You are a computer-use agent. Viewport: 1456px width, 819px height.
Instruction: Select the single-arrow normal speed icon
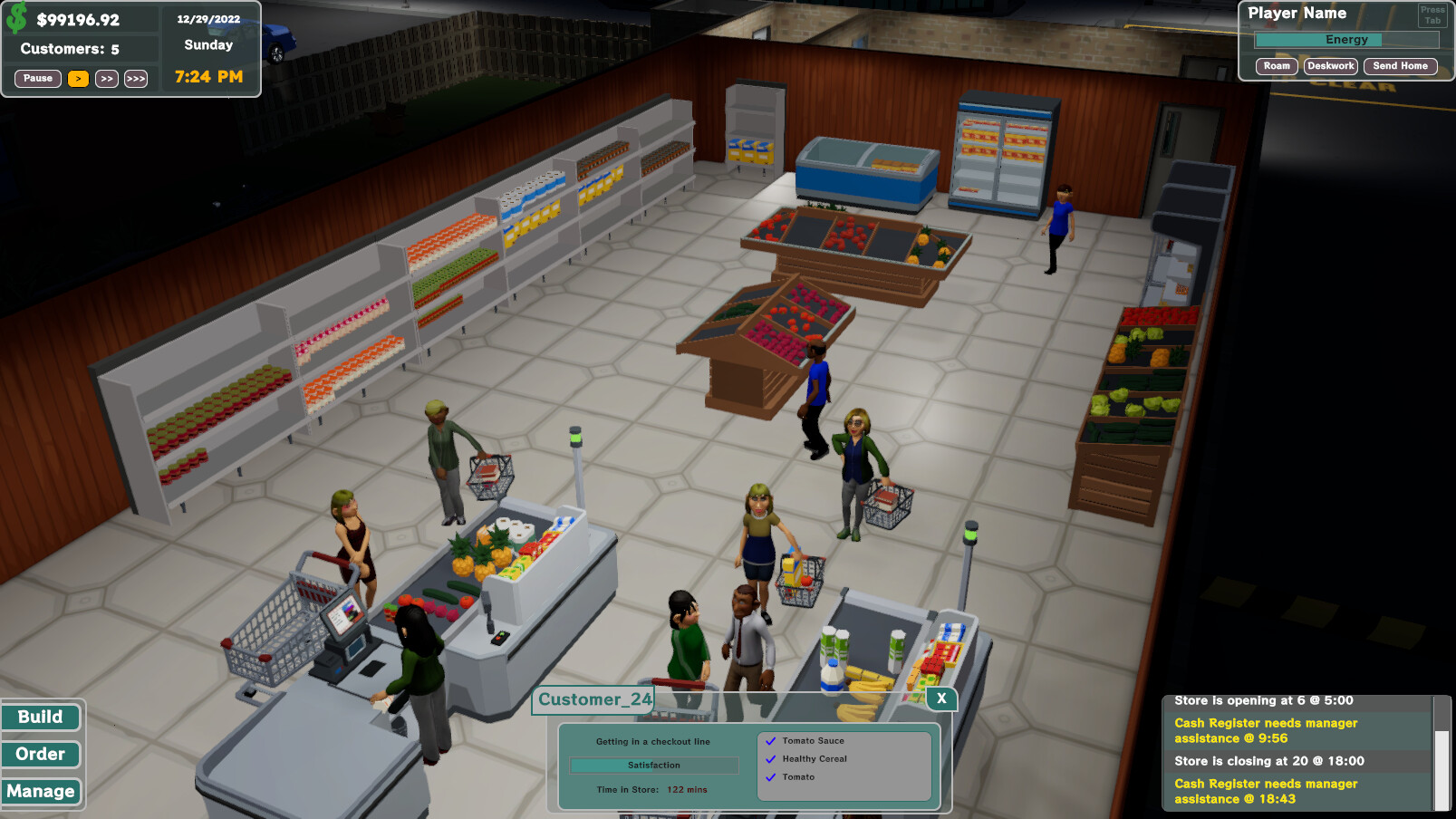(78, 78)
